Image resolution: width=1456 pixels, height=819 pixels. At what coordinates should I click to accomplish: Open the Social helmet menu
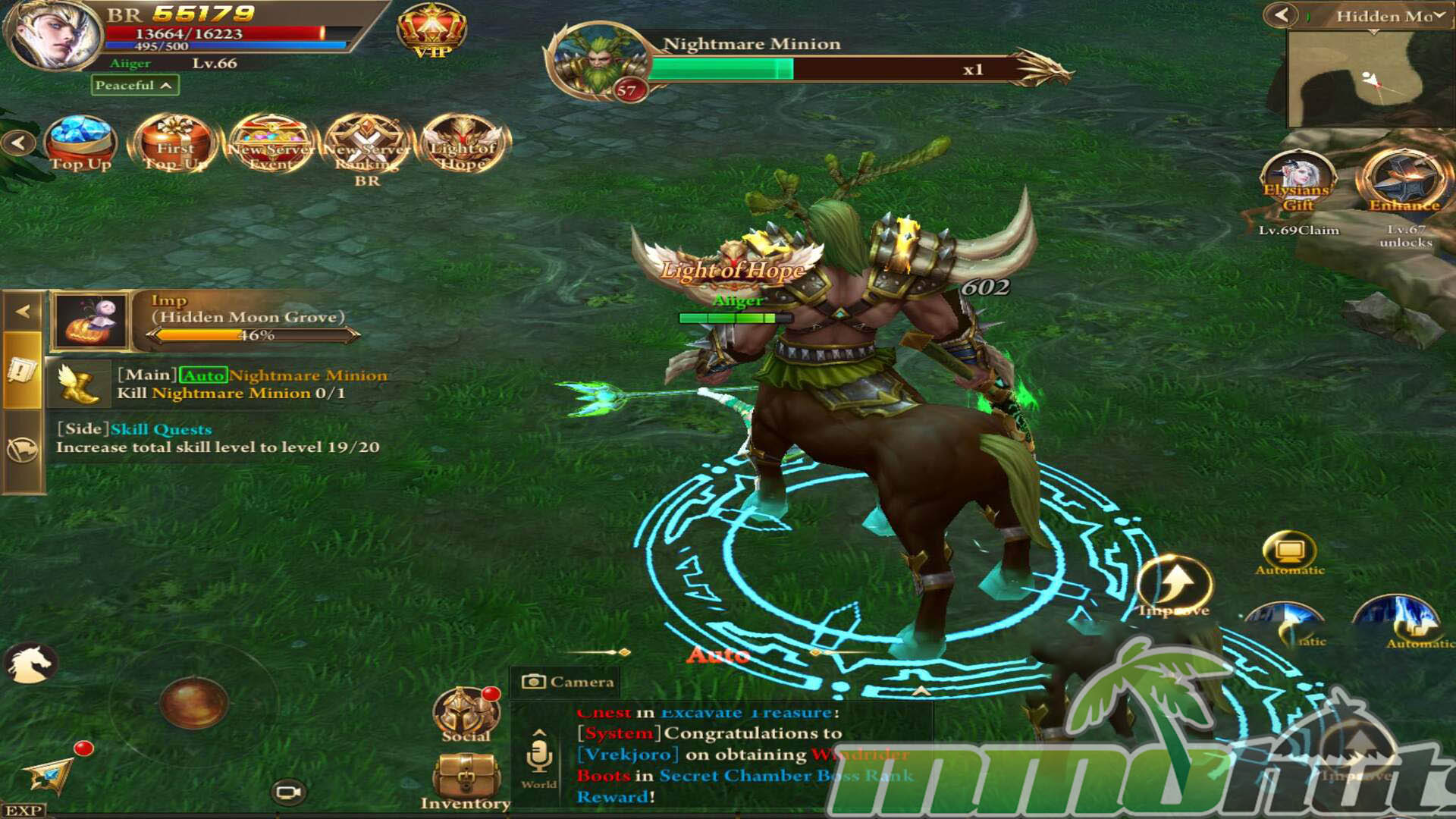tap(466, 714)
